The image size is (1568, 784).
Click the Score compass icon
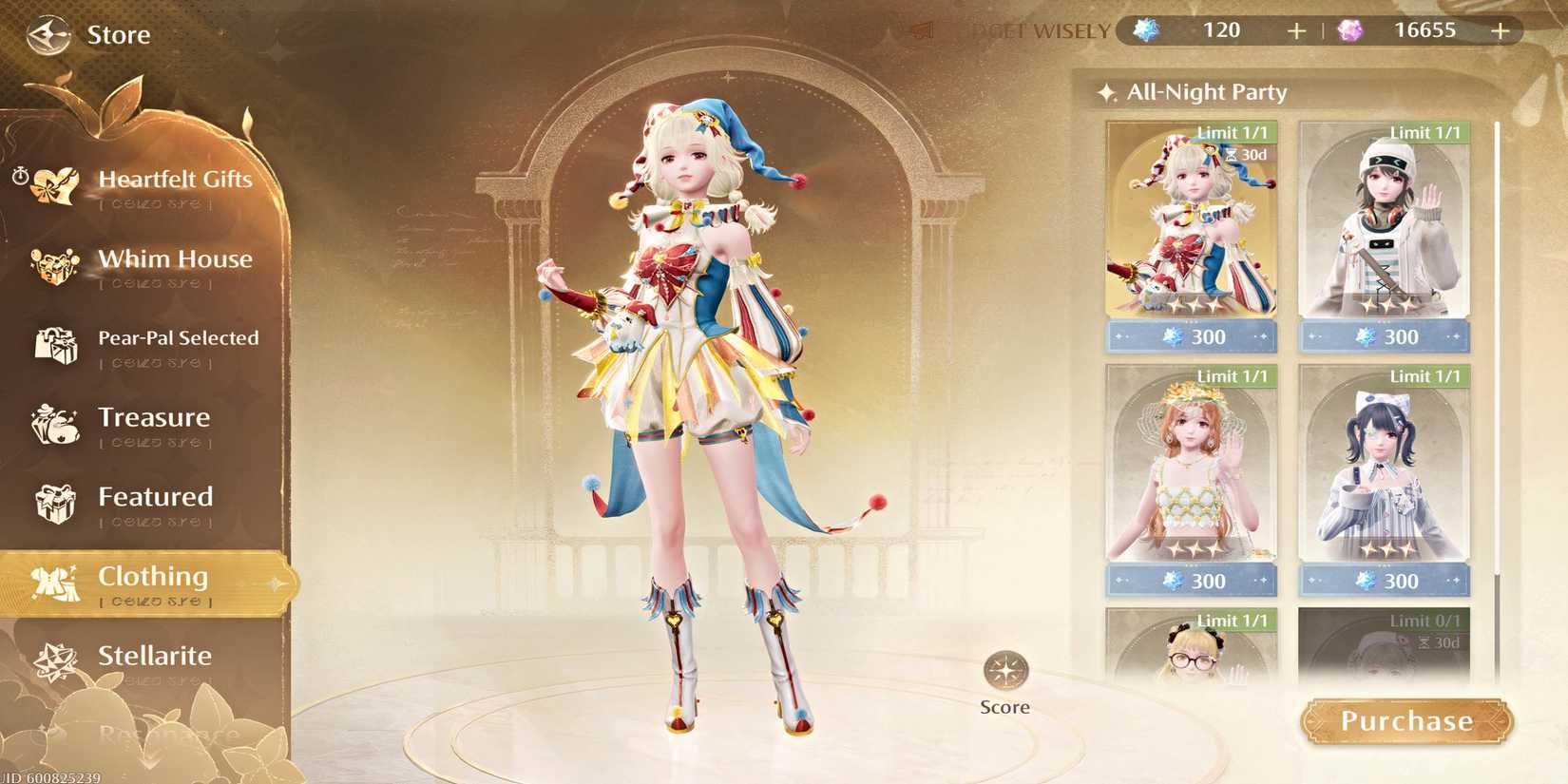coord(1004,672)
